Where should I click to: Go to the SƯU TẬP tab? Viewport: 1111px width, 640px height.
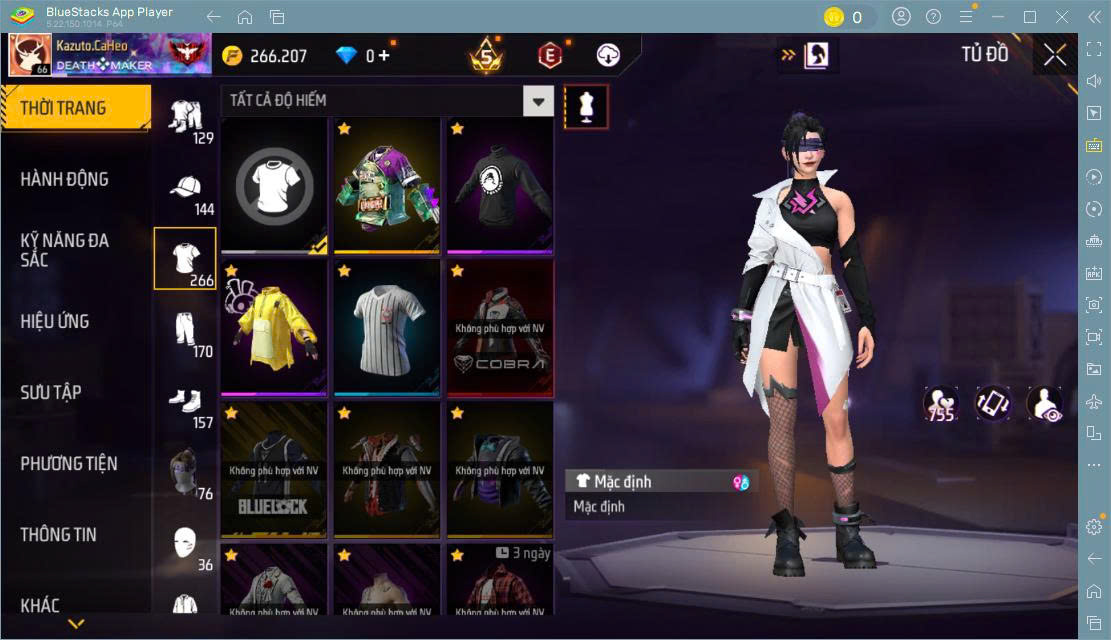51,392
